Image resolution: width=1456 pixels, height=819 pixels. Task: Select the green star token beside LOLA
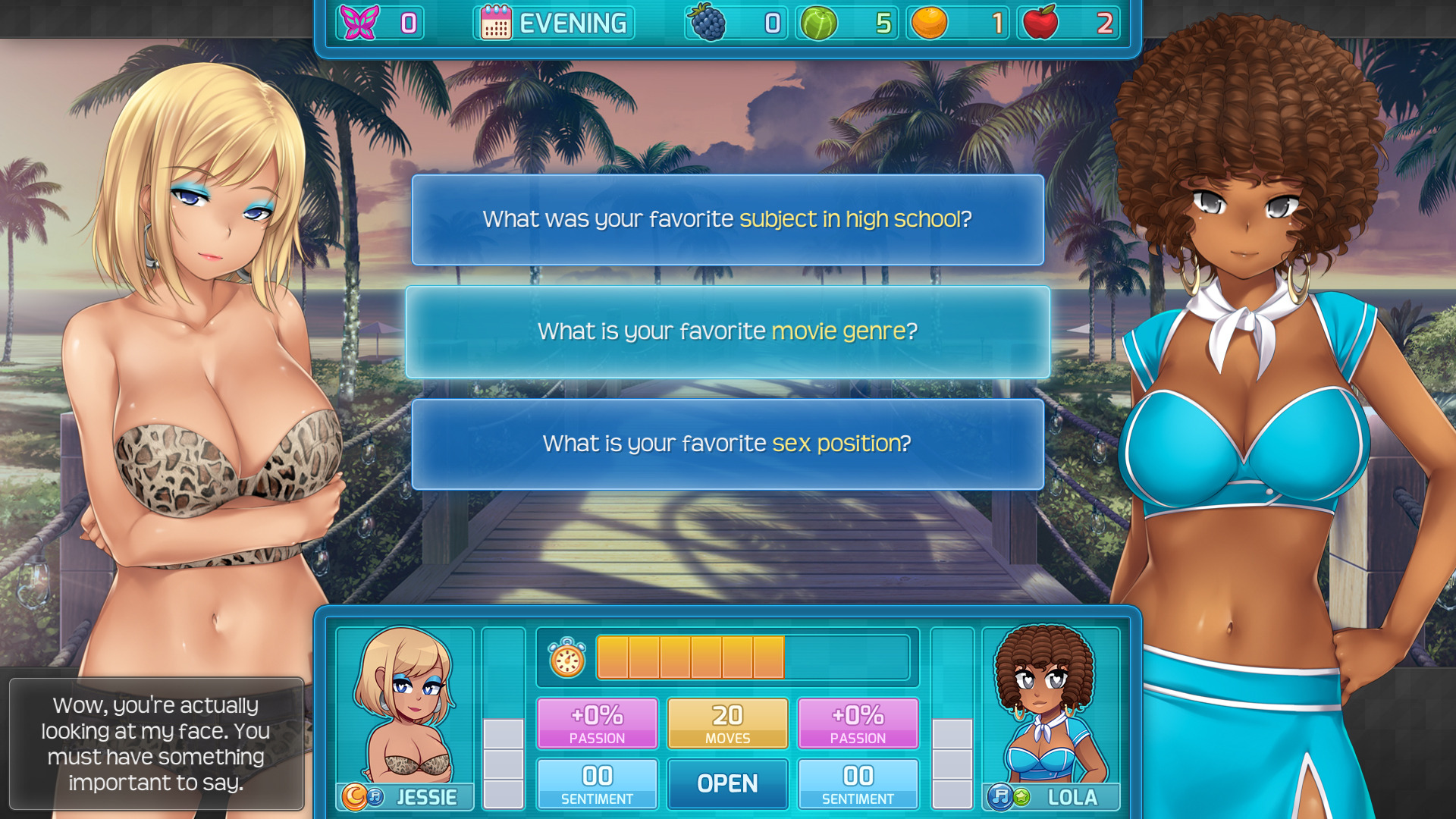point(1022,799)
